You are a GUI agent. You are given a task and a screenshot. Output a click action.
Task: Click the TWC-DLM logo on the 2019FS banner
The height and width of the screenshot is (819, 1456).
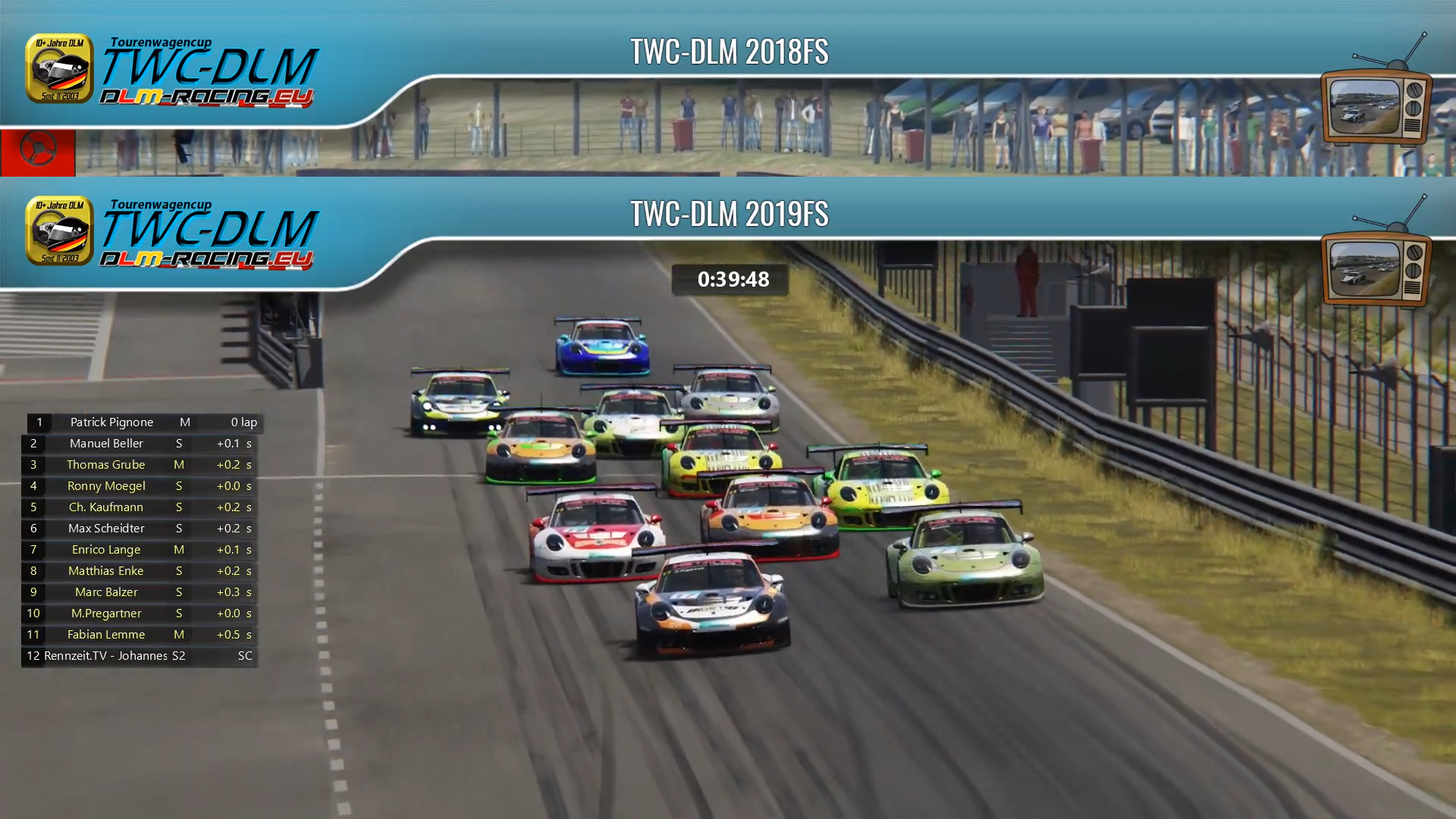click(x=173, y=234)
